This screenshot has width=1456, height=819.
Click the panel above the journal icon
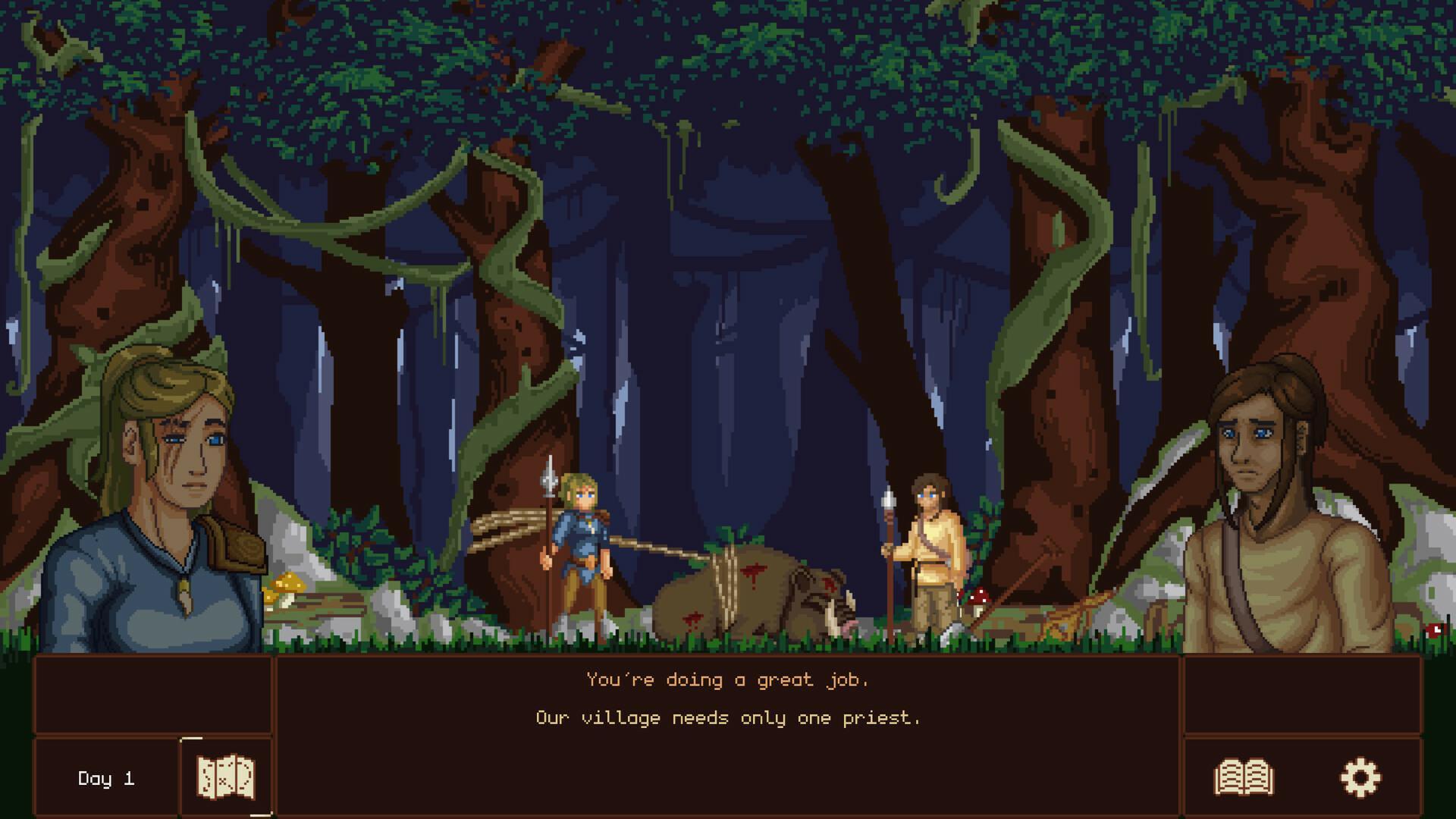pos(1301,694)
